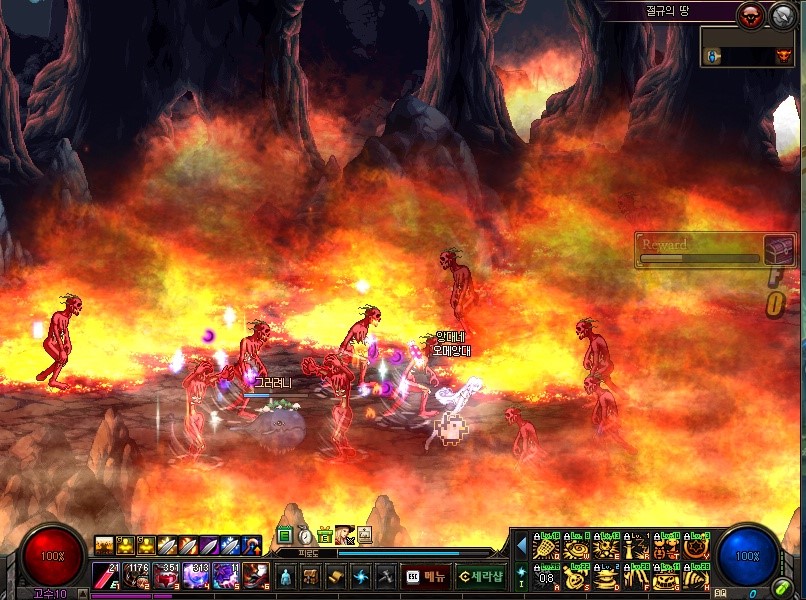
Task: Open the hammer menu icon
Action: (385, 576)
